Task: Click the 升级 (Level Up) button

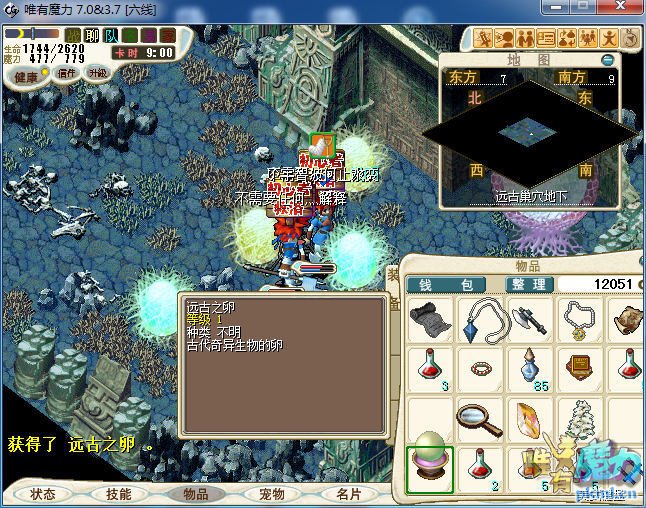Action: 98,74
